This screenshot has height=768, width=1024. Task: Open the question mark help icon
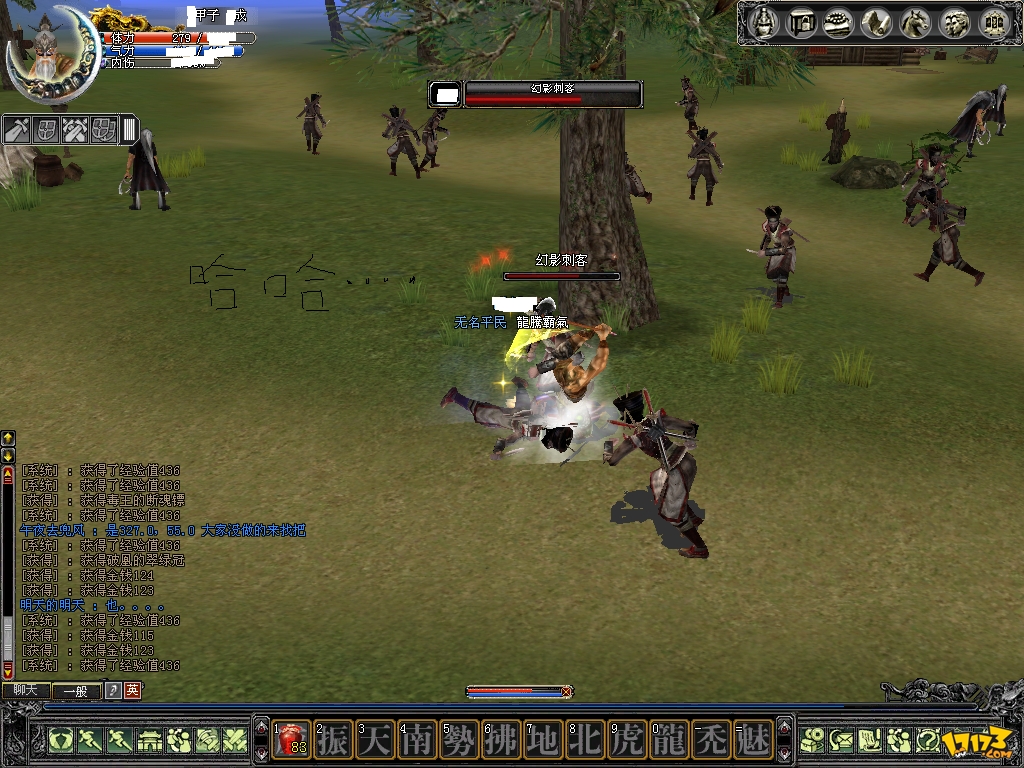(x=927, y=741)
